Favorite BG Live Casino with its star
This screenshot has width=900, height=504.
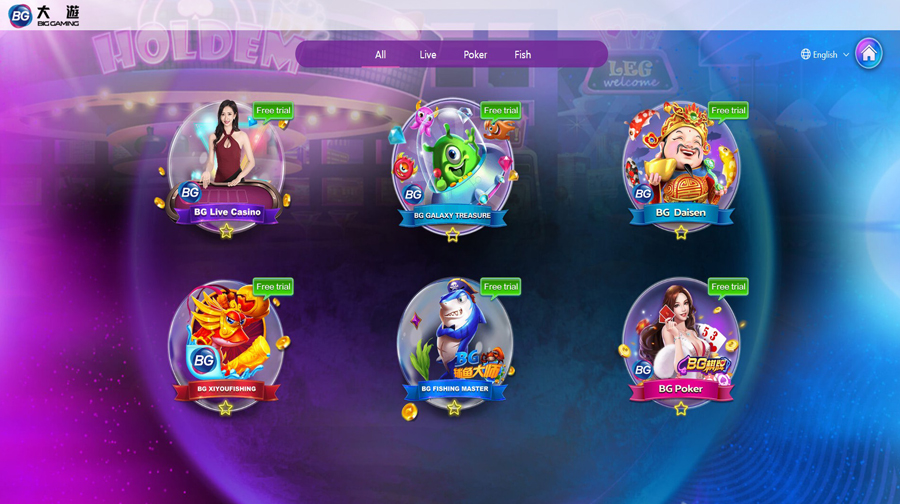tap(227, 232)
